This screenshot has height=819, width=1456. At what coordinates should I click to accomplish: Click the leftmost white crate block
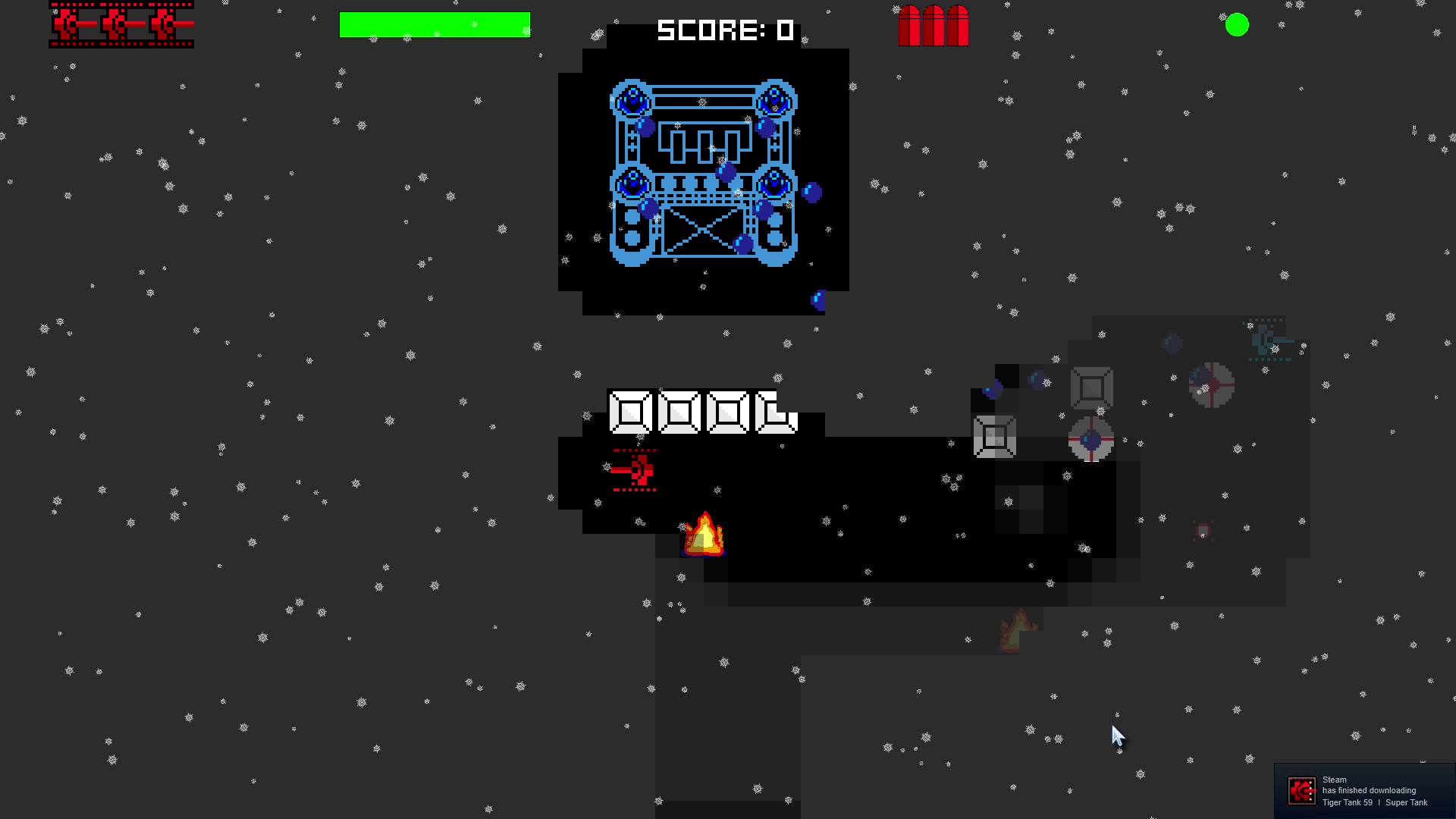pos(630,413)
